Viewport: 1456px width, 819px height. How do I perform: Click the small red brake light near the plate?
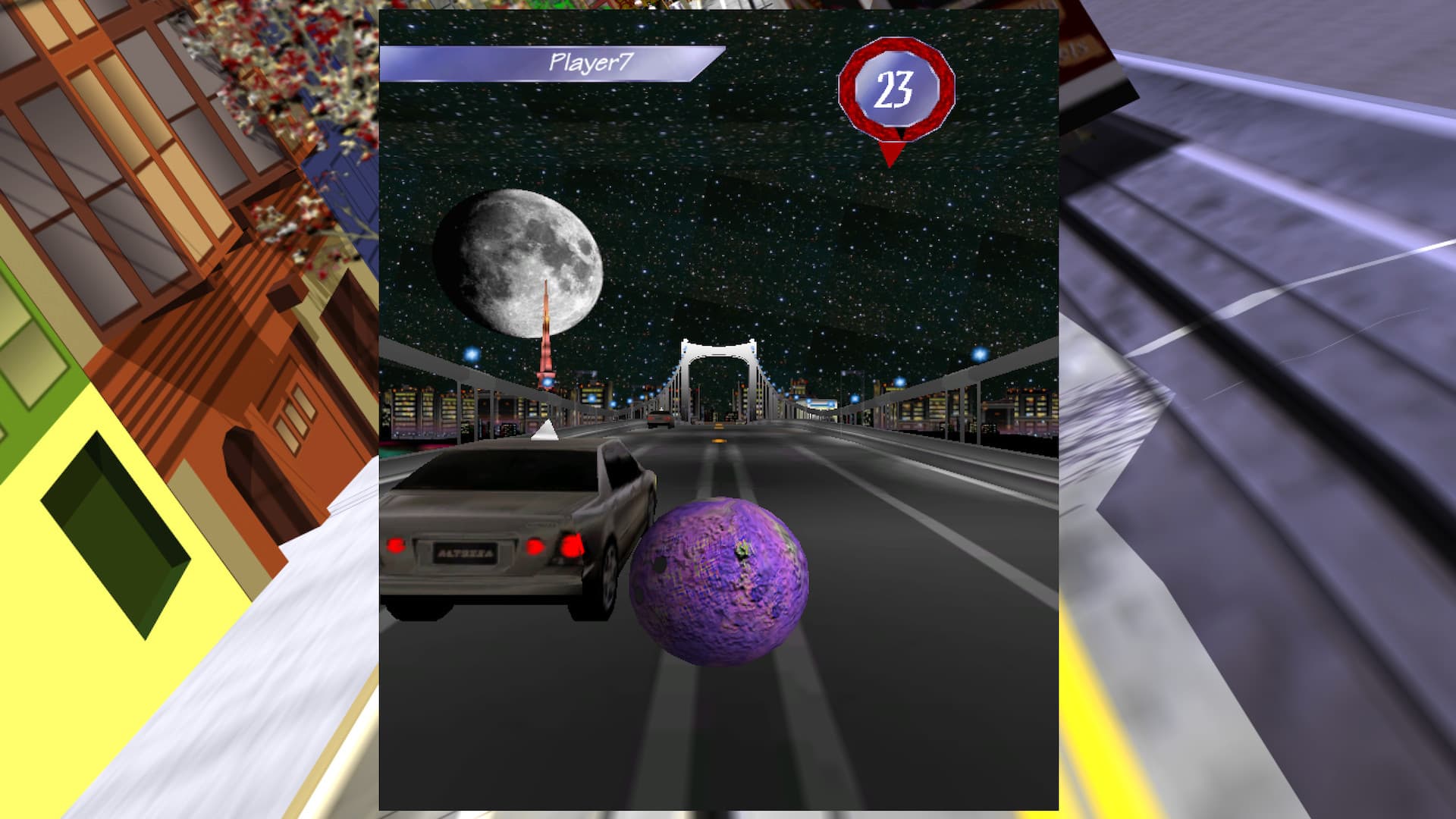coord(535,546)
